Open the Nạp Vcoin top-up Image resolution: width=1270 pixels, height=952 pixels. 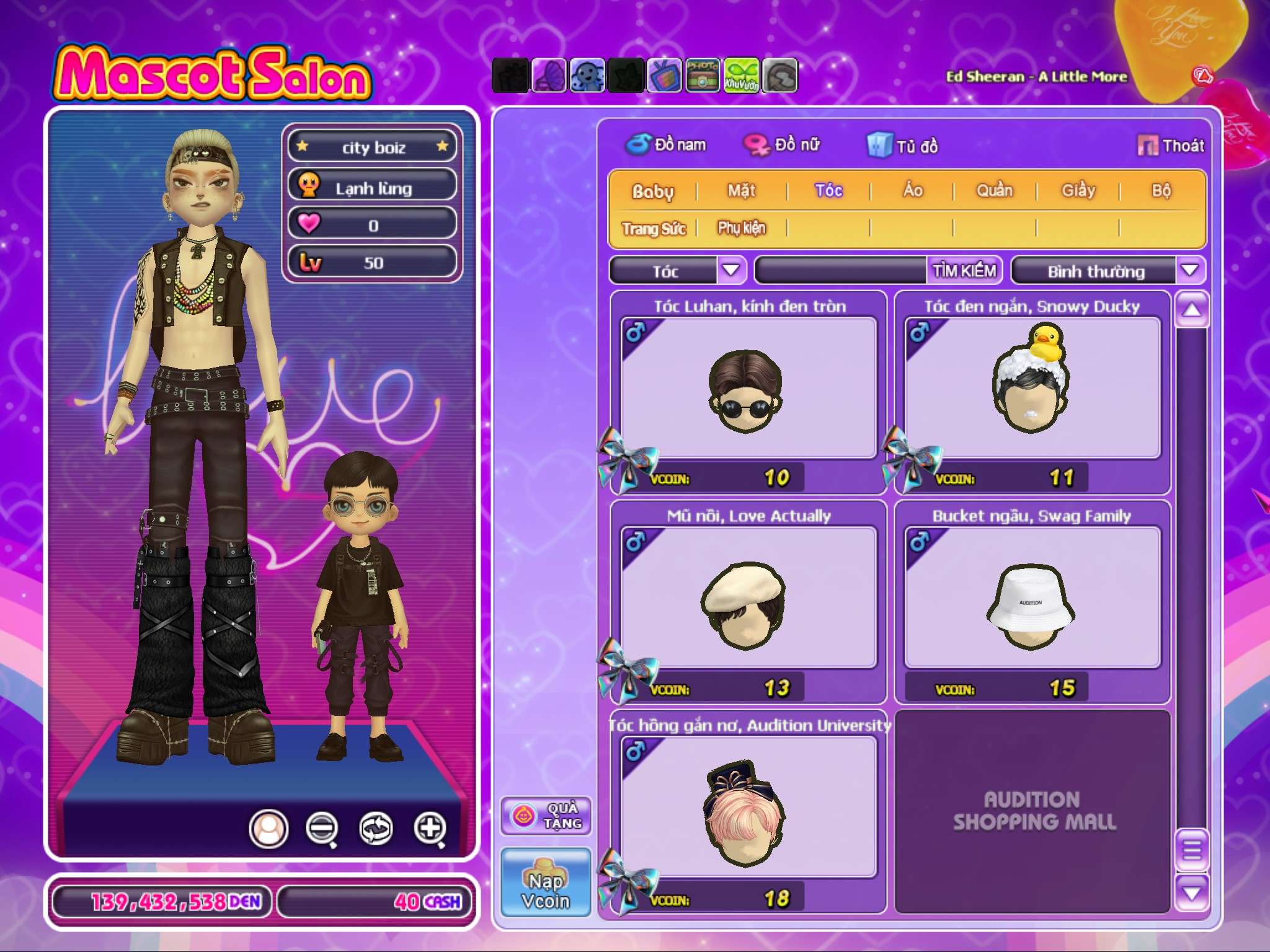click(546, 883)
